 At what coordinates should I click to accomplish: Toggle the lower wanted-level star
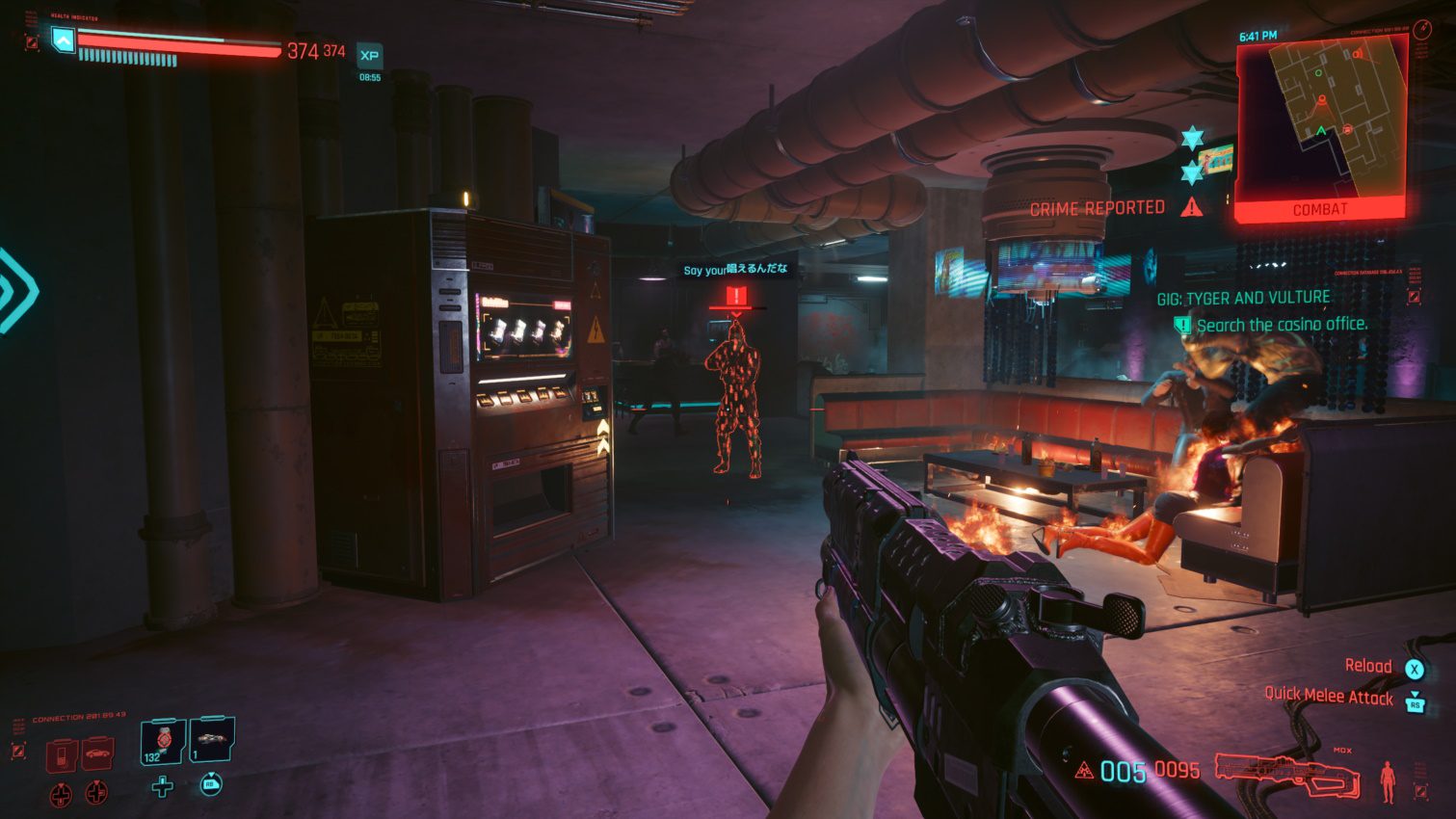(1194, 173)
